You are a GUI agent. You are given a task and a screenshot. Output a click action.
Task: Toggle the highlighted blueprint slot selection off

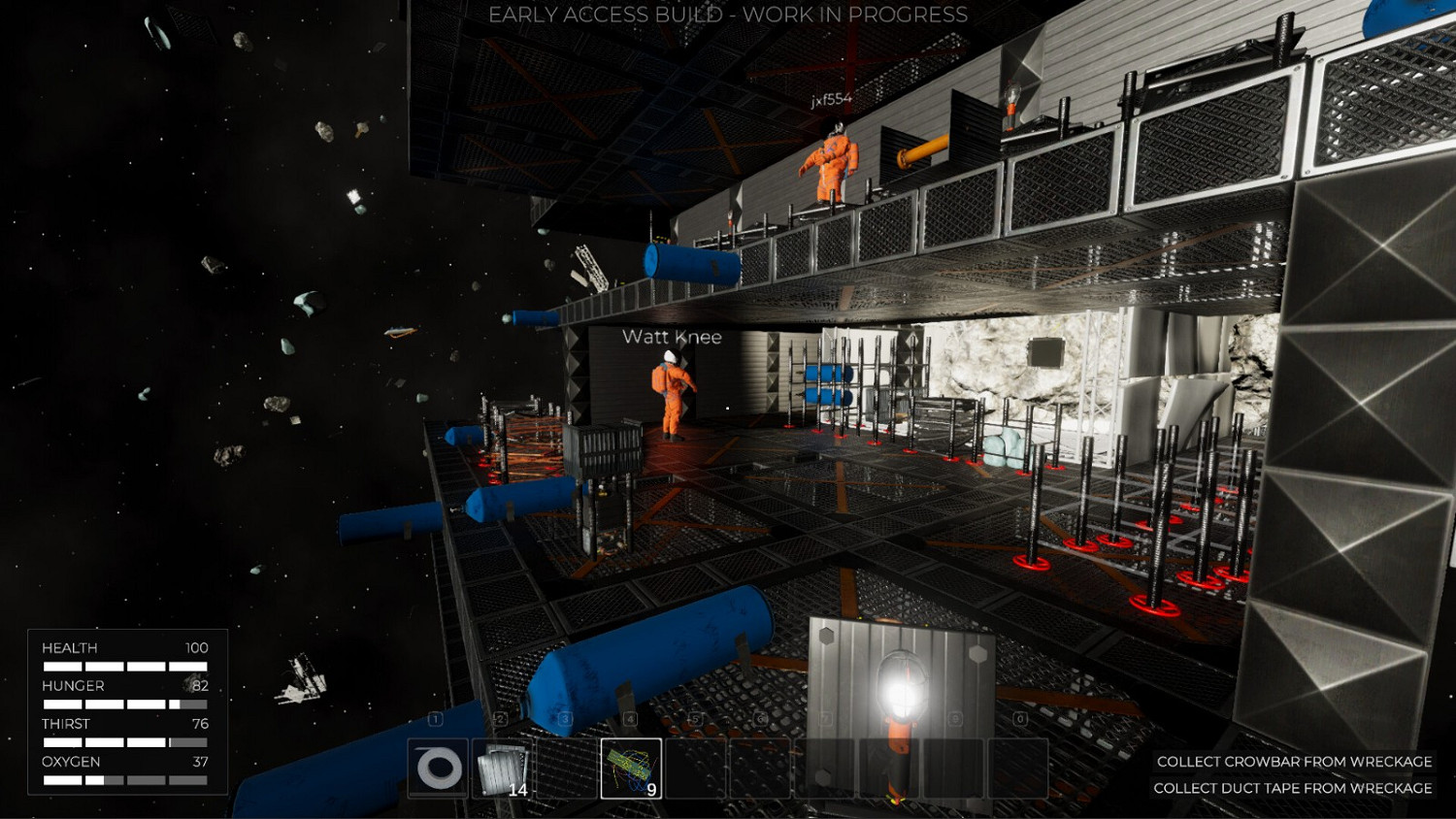coord(630,769)
